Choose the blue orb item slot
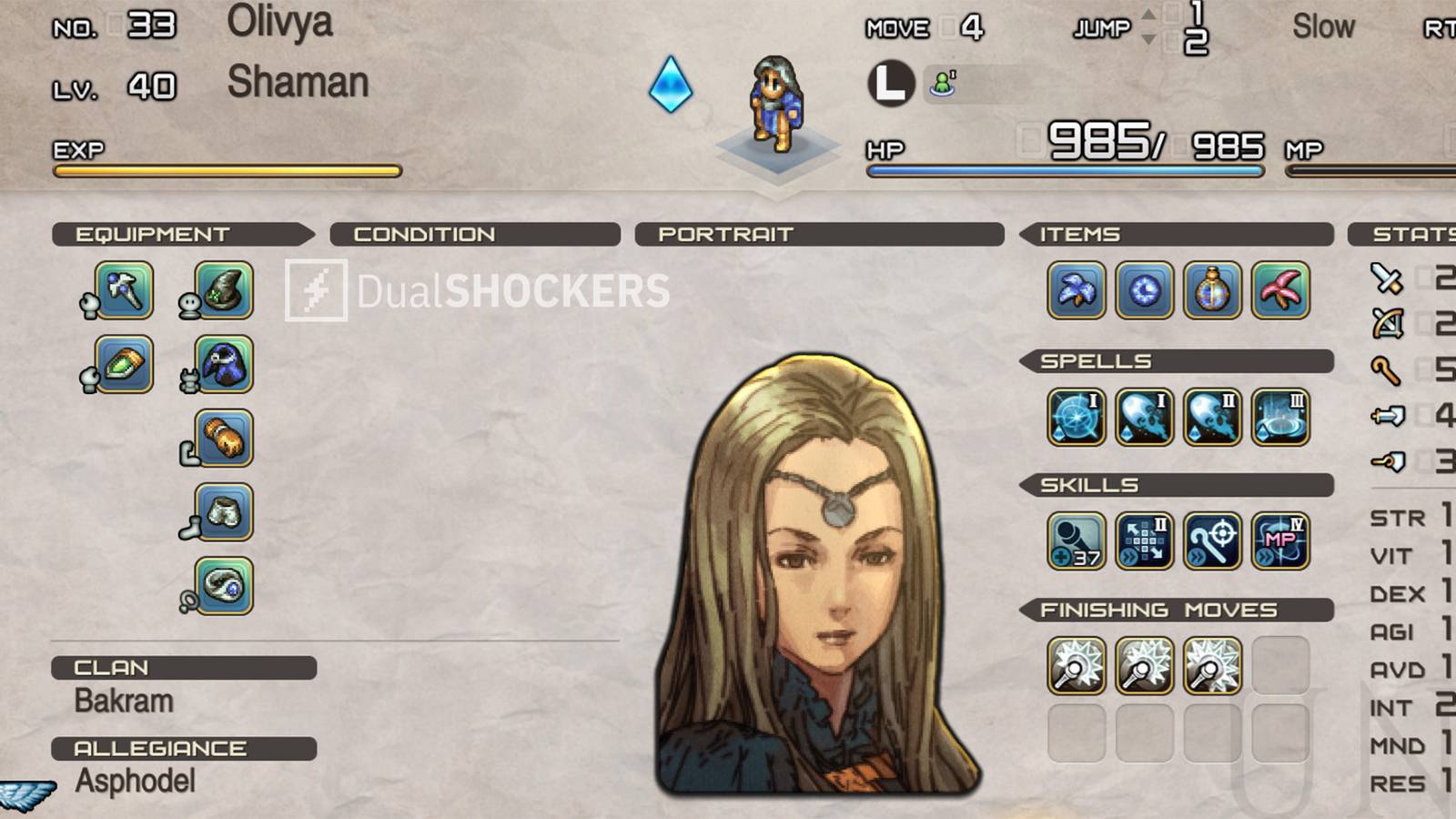The image size is (1456, 819). pos(1145,290)
